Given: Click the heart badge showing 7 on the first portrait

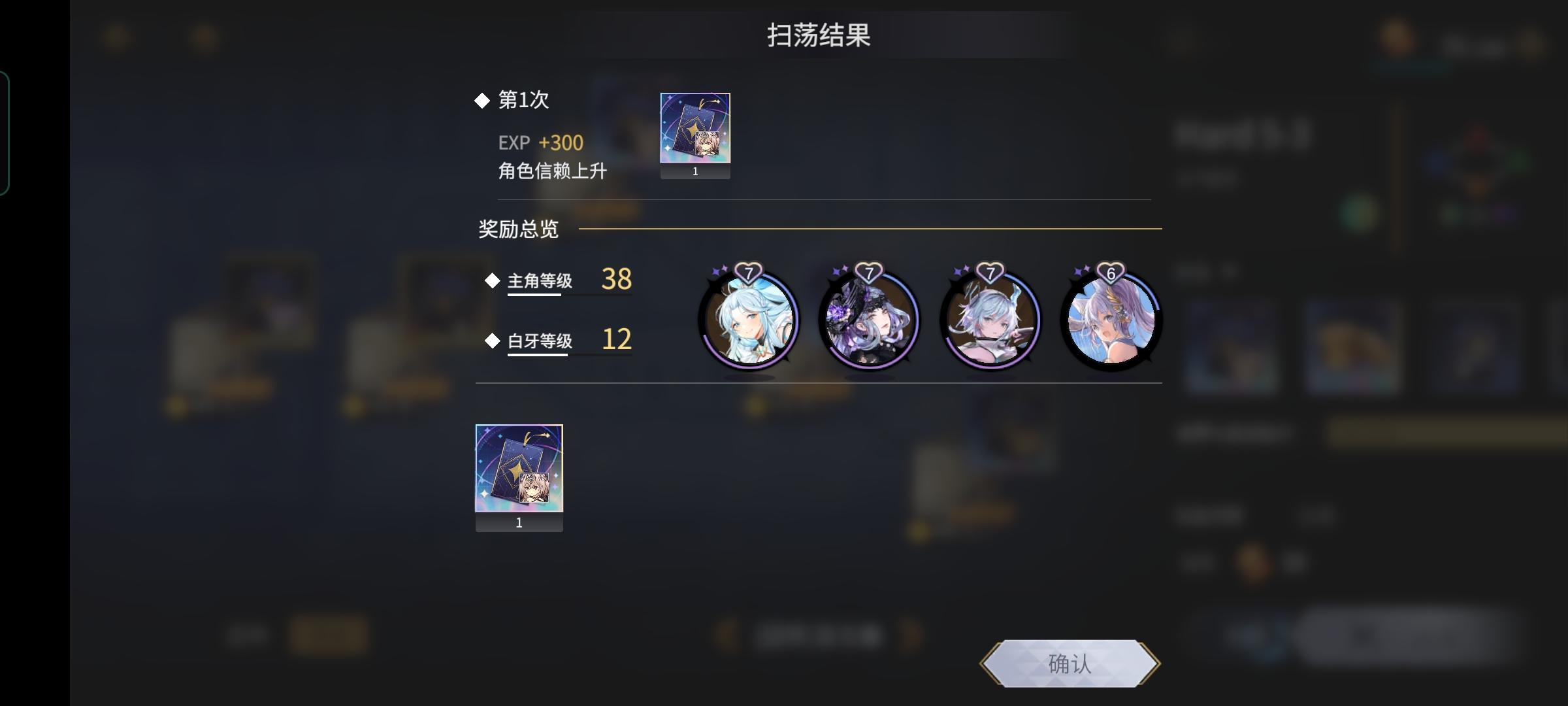Looking at the screenshot, I should (749, 271).
